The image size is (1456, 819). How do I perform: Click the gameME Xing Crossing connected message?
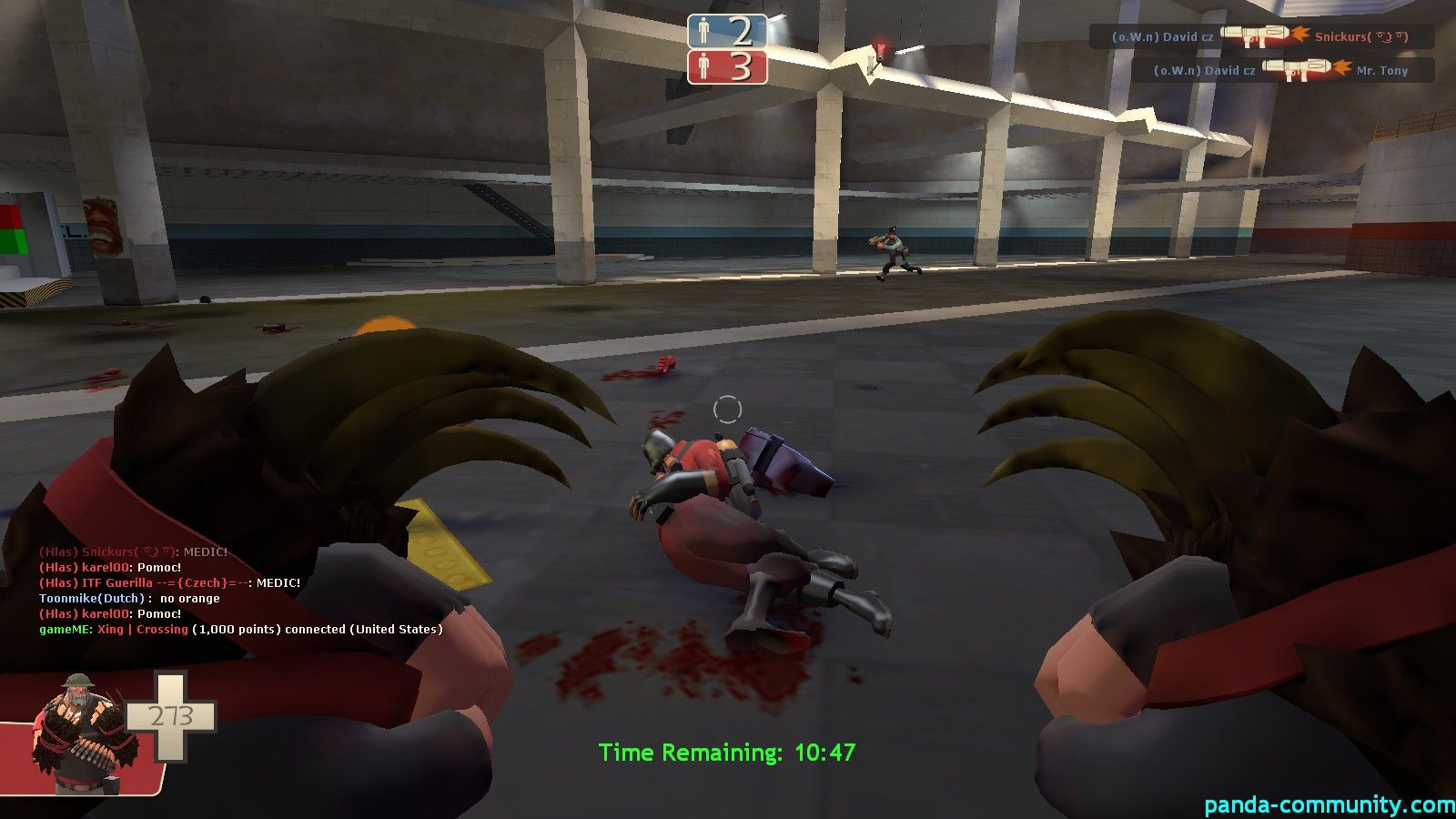click(x=241, y=629)
